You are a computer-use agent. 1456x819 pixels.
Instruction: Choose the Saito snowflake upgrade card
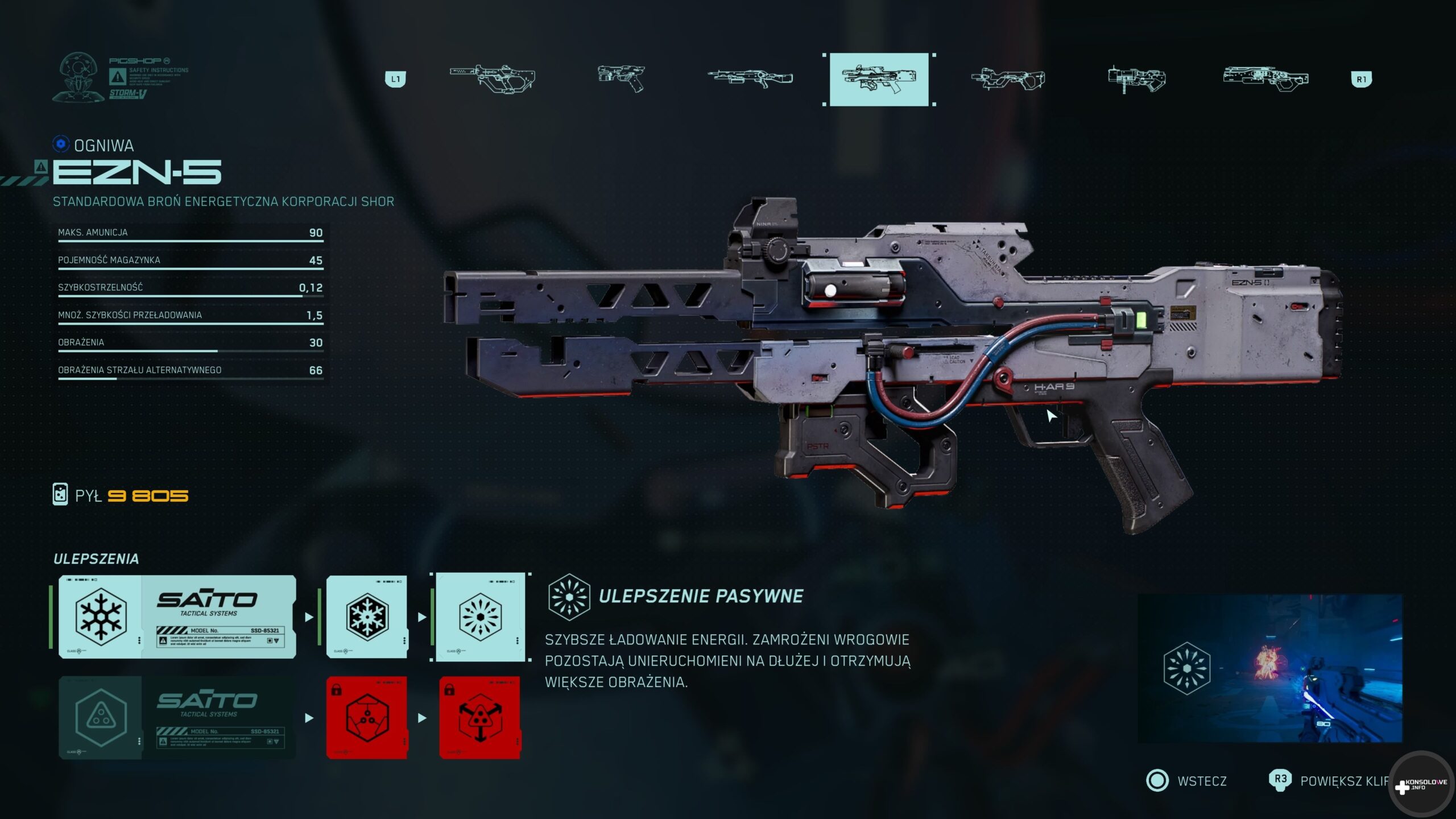177,617
